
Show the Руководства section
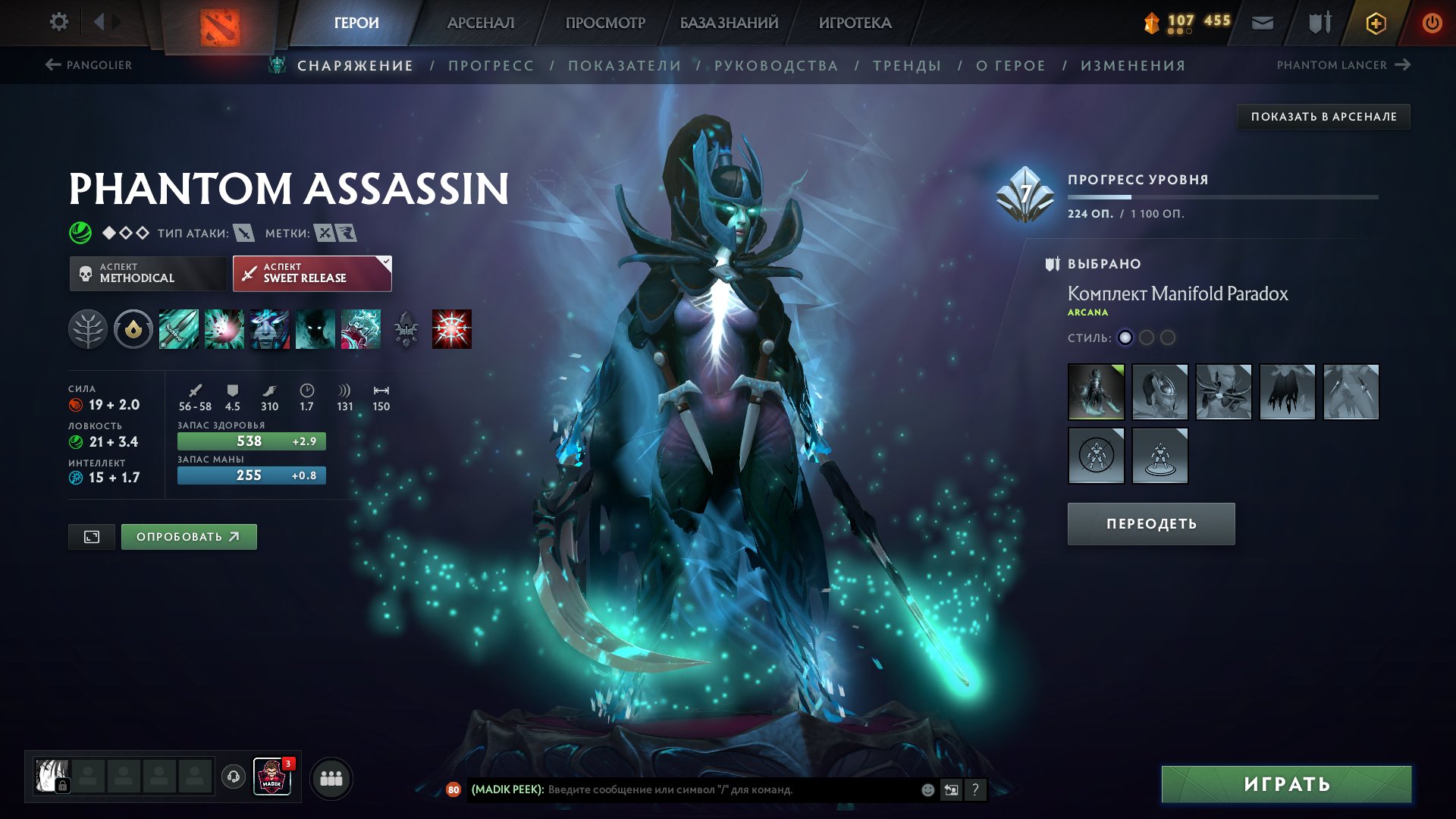776,66
